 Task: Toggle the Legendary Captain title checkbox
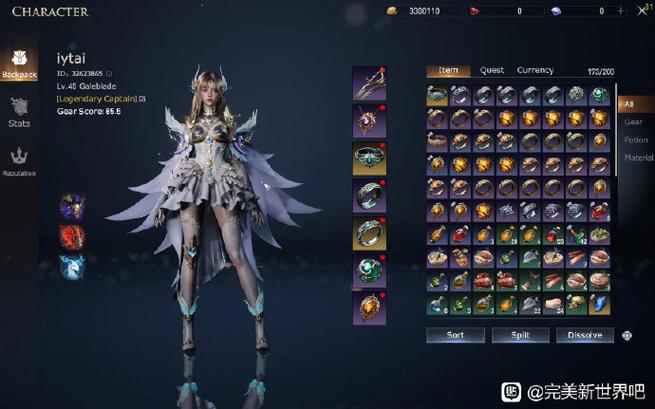pos(143,99)
